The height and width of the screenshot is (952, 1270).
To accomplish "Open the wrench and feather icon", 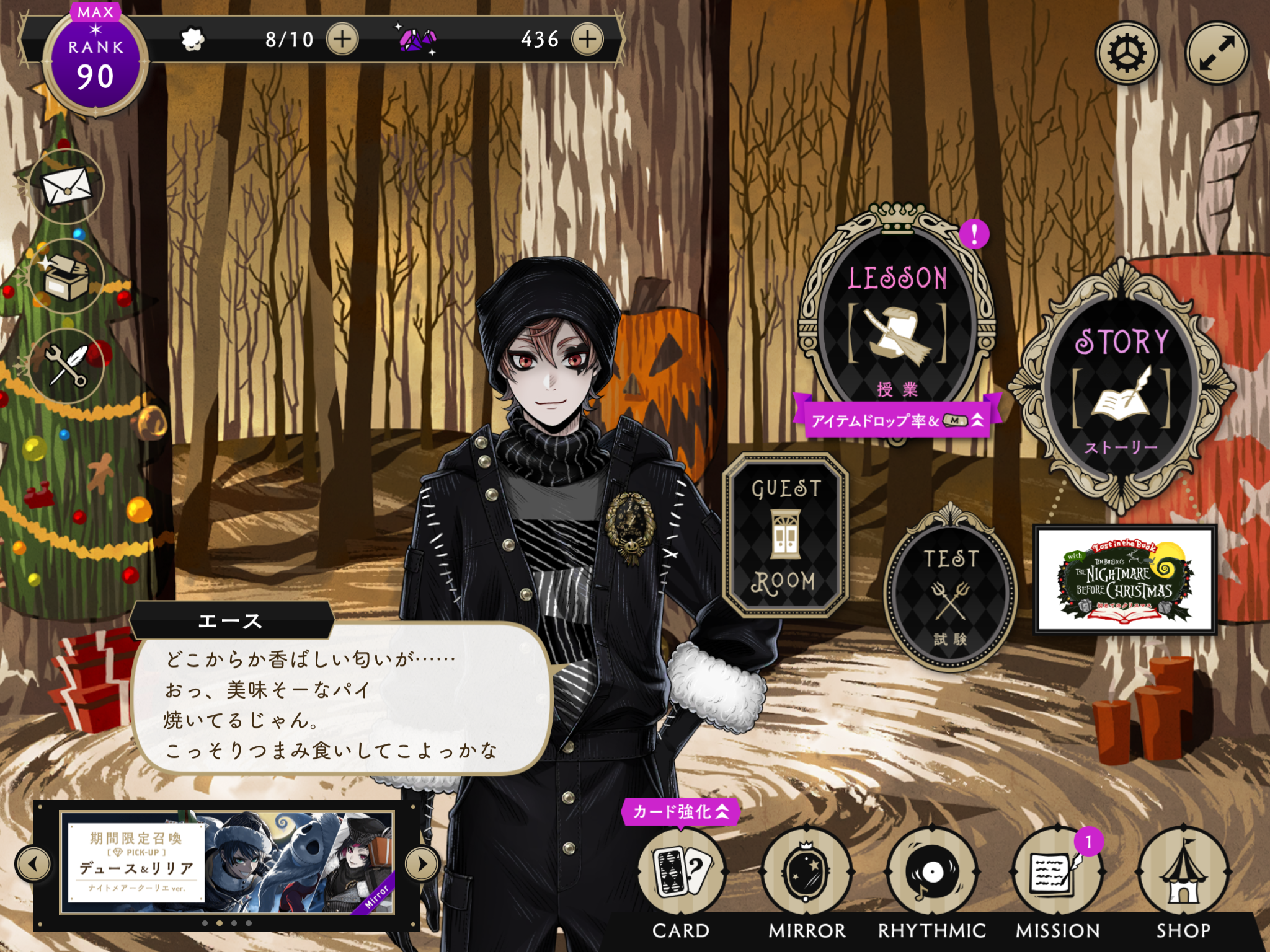I will (x=66, y=366).
